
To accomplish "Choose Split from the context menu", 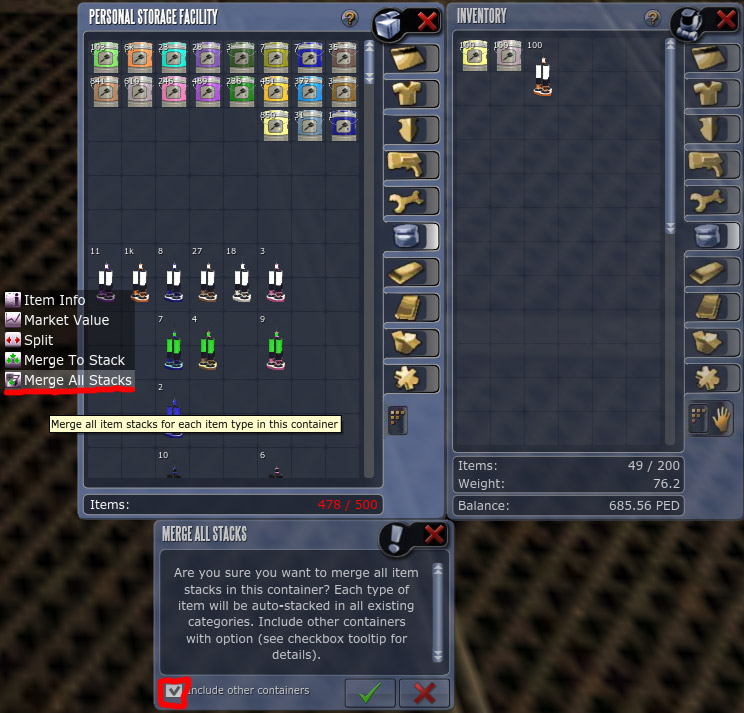I will point(39,340).
